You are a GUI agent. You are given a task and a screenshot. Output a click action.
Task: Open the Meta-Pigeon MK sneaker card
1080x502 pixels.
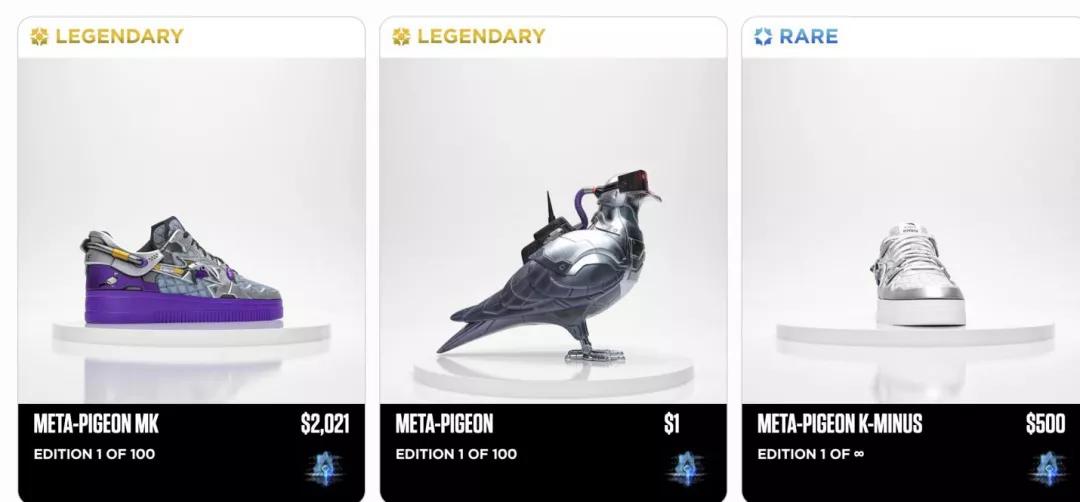(190, 260)
